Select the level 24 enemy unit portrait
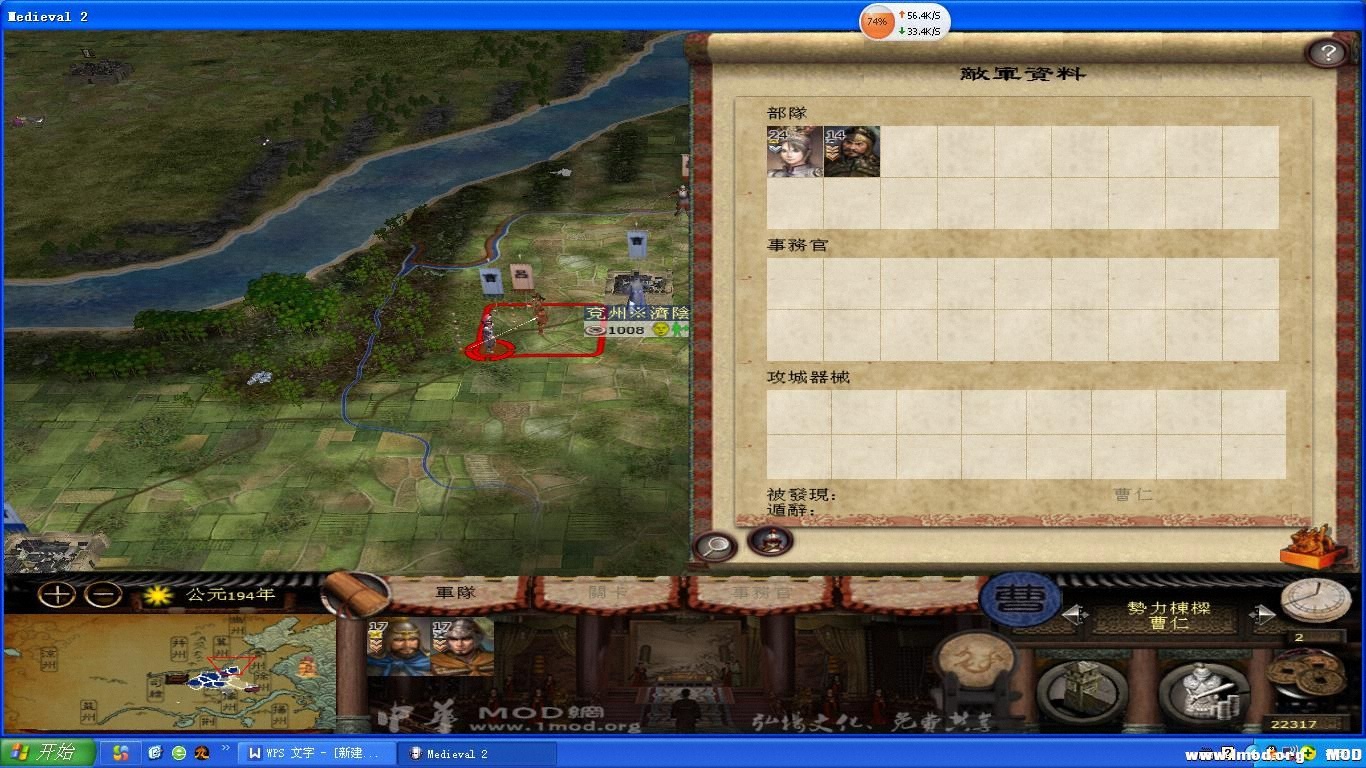This screenshot has height=768, width=1366. coord(795,151)
